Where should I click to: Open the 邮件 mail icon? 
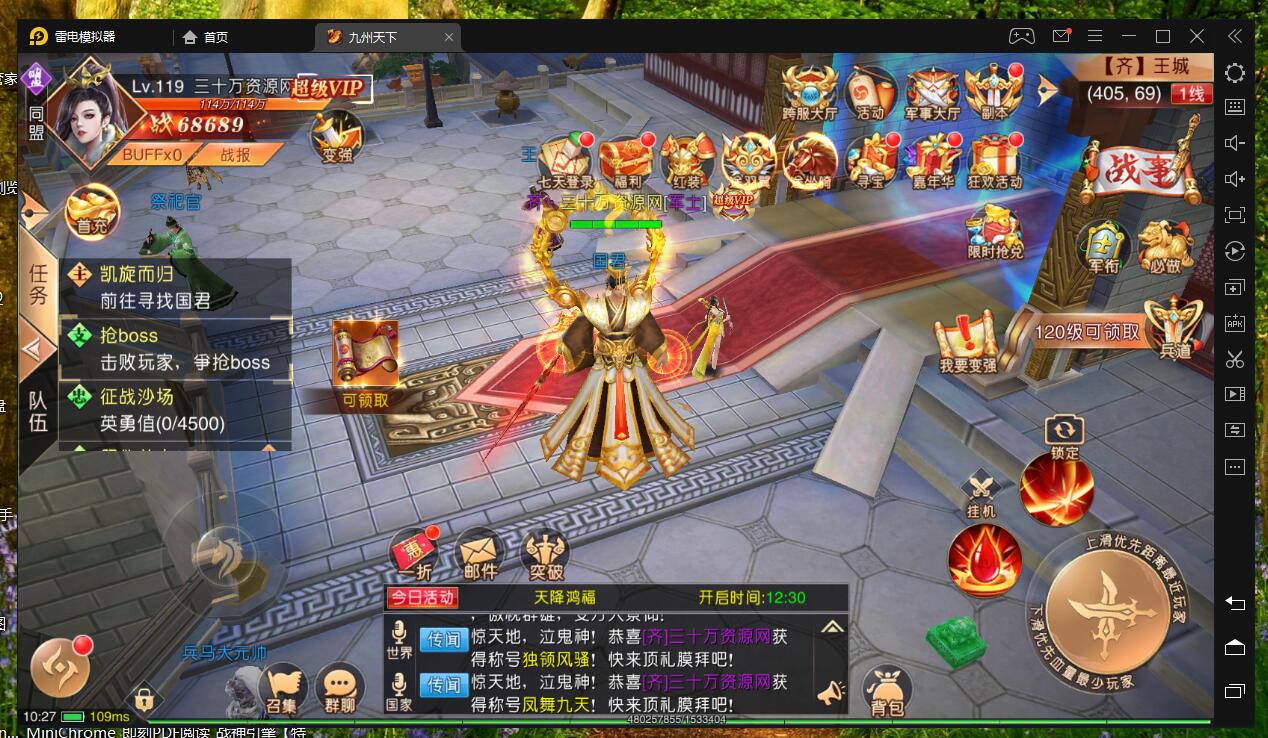(480, 553)
